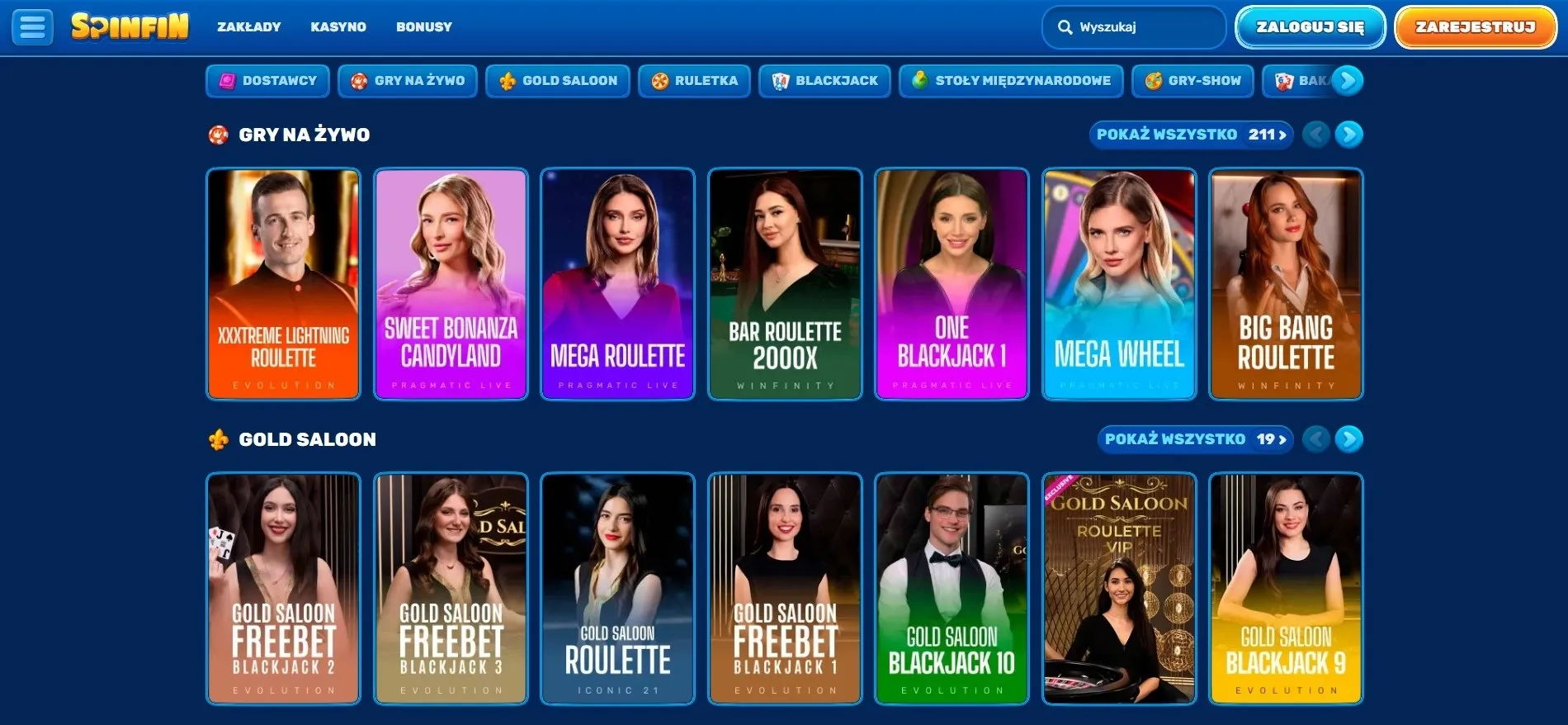Play Bar Roulette 2000X
Screen dimensions: 1568x725
(x=785, y=284)
